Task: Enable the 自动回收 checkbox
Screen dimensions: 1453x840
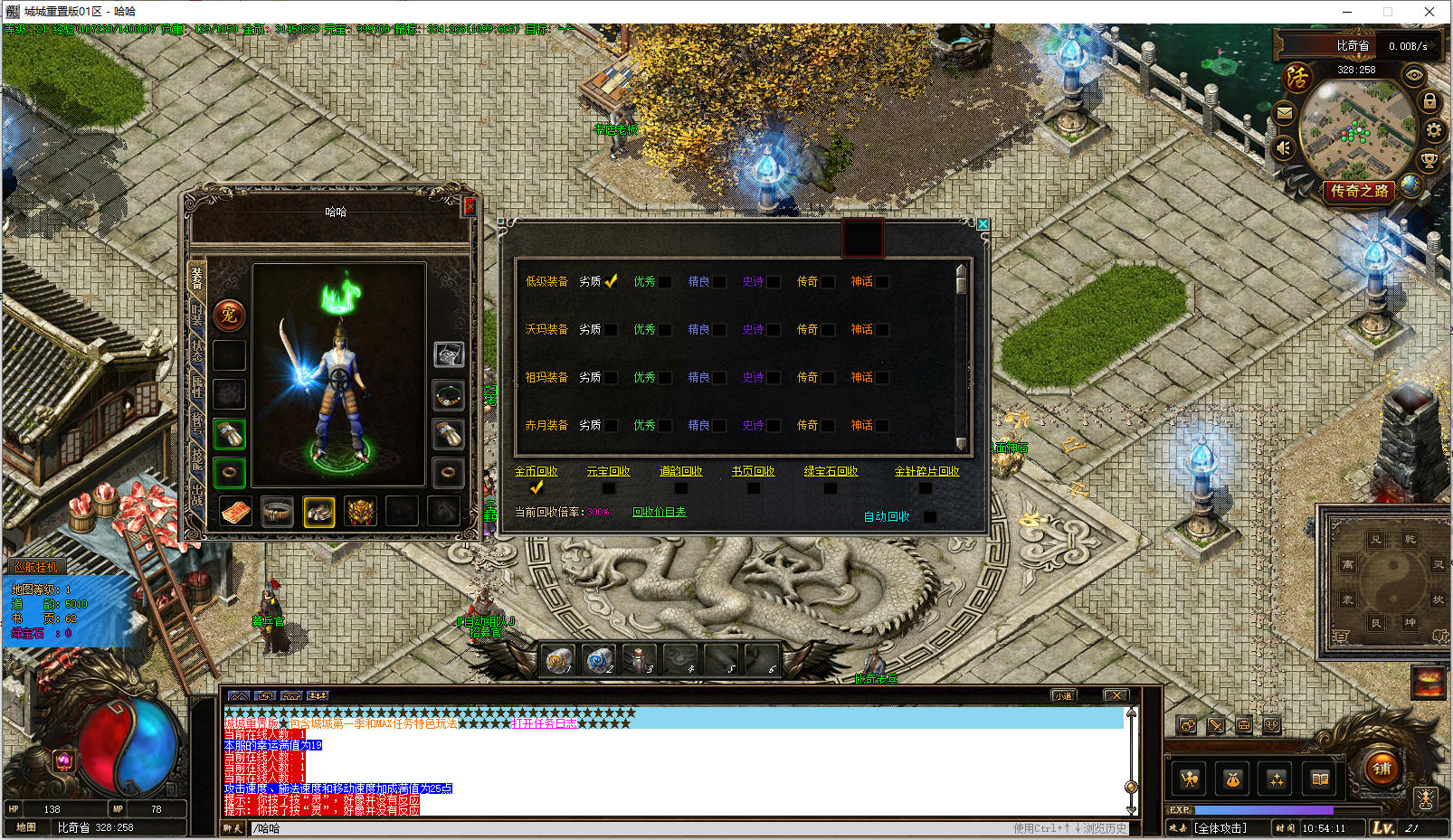Action: point(929,516)
